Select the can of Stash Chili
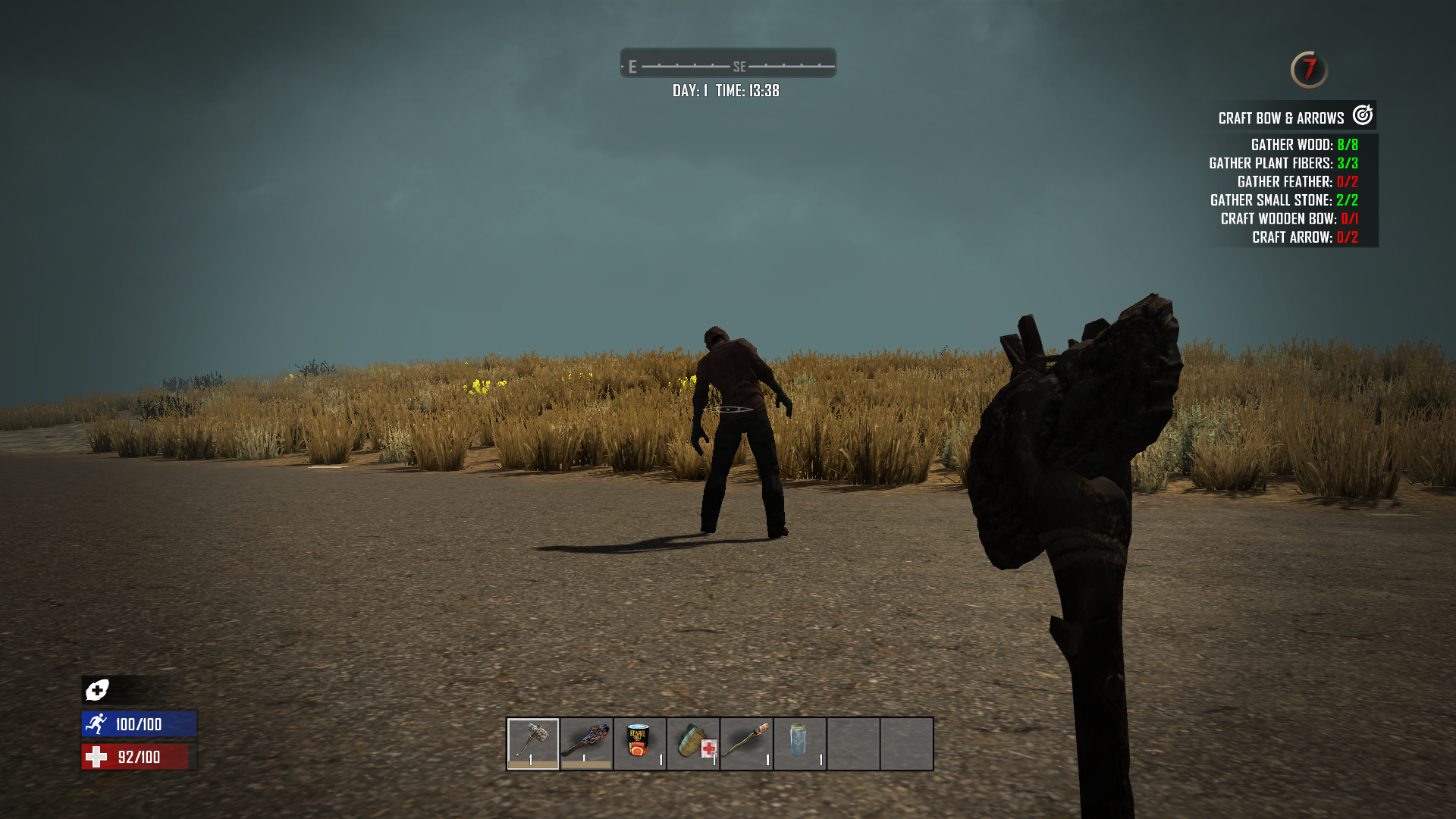The height and width of the screenshot is (819, 1456). pos(639,743)
